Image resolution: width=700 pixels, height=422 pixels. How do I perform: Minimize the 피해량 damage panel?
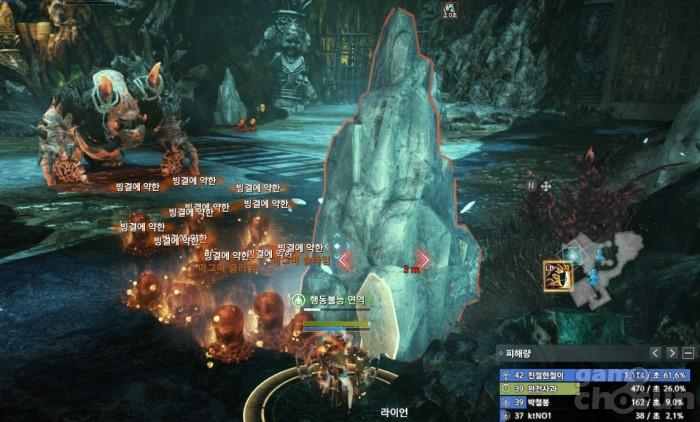coord(688,353)
